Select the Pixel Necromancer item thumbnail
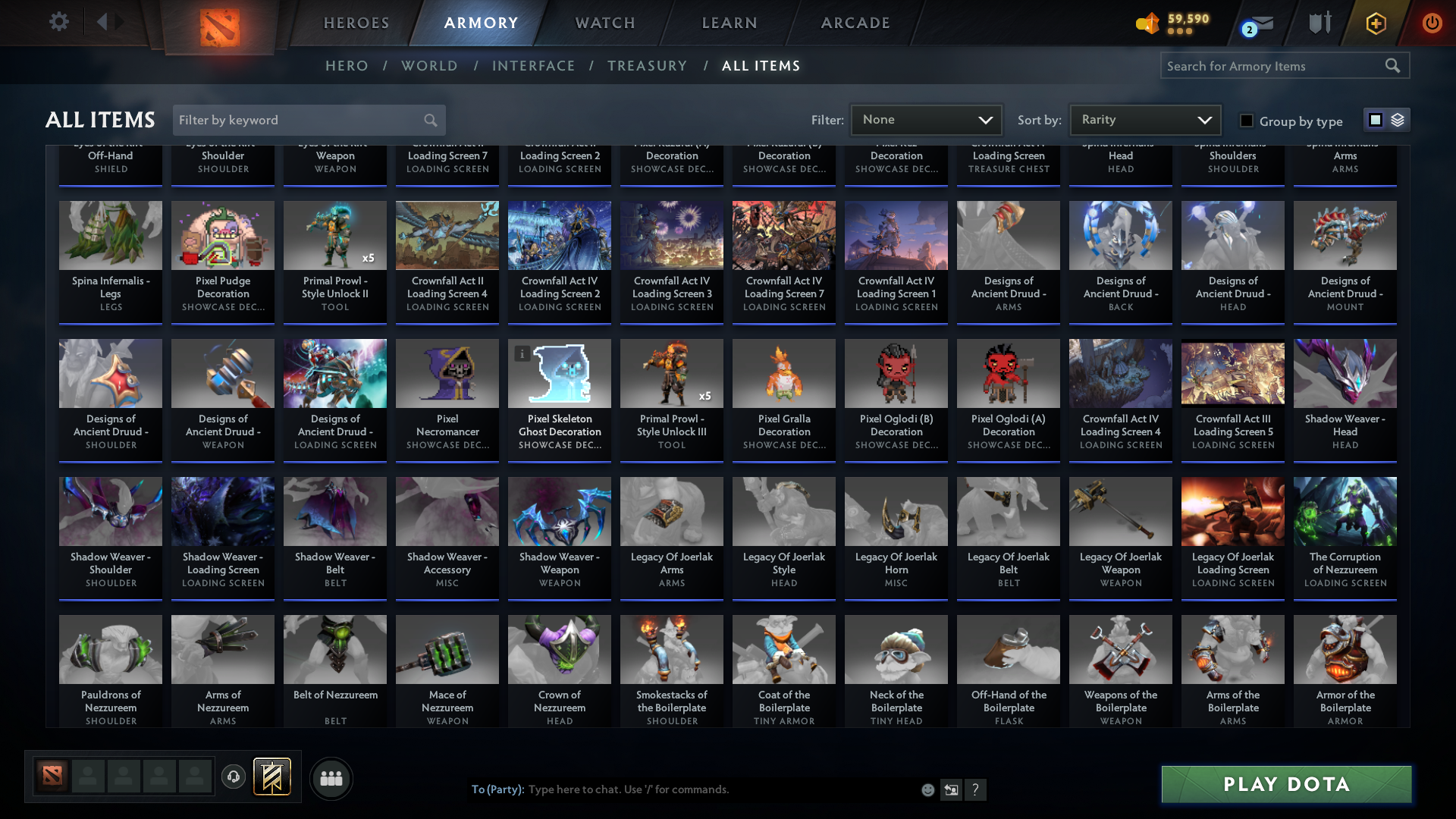1456x819 pixels. [x=447, y=373]
